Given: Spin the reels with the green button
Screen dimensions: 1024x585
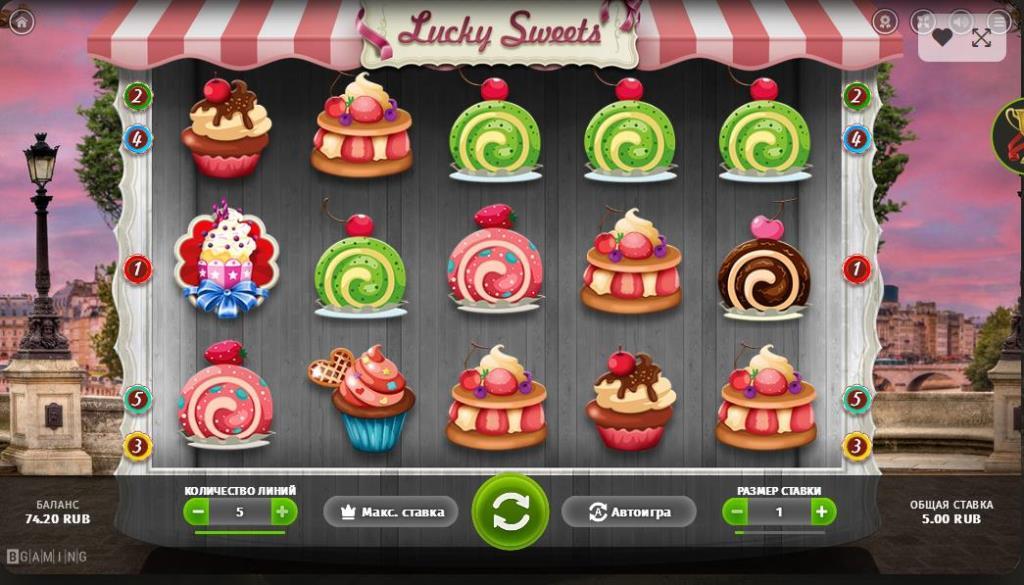Looking at the screenshot, I should (x=510, y=511).
